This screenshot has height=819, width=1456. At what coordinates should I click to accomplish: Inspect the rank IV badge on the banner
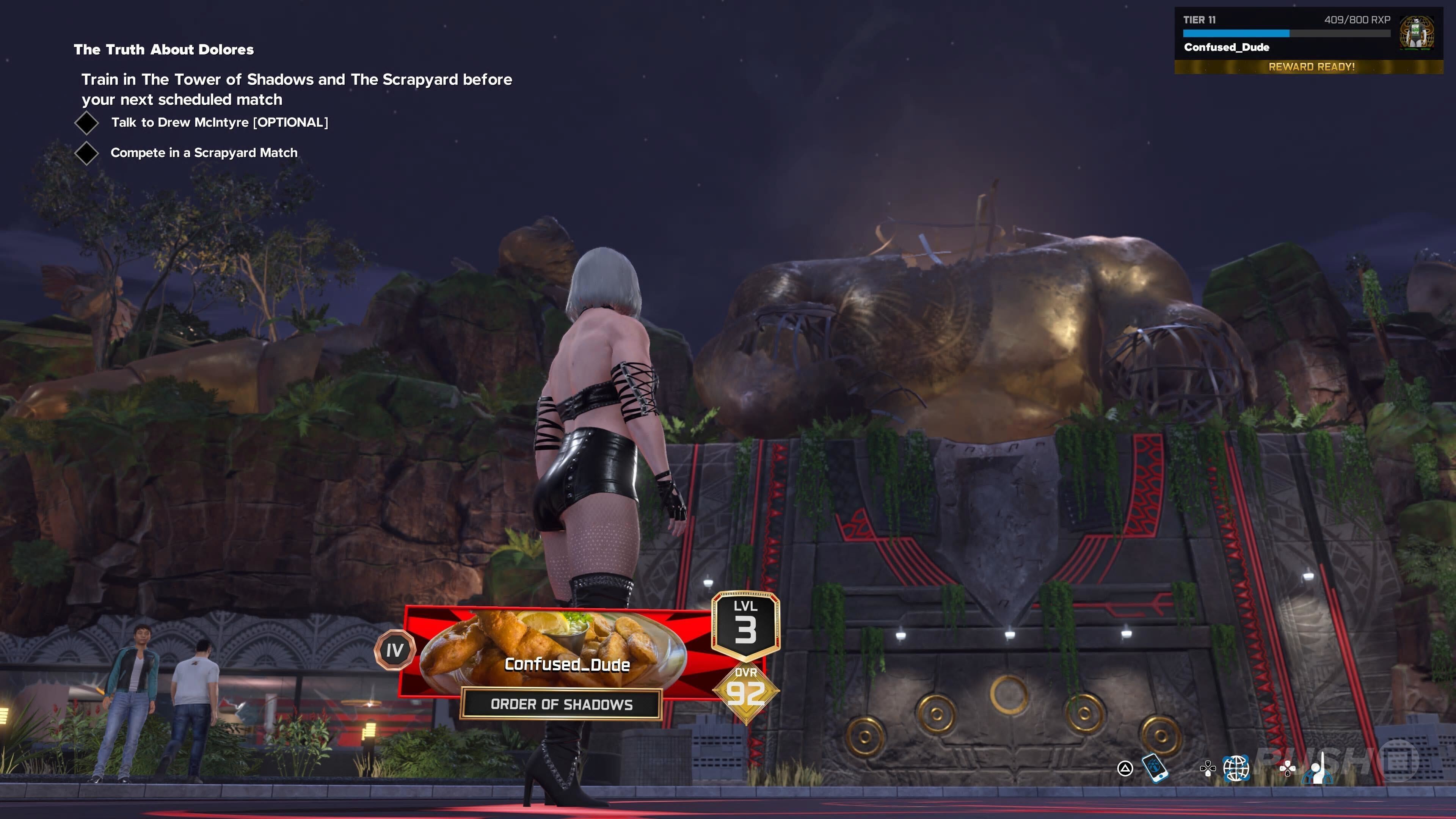(x=394, y=650)
